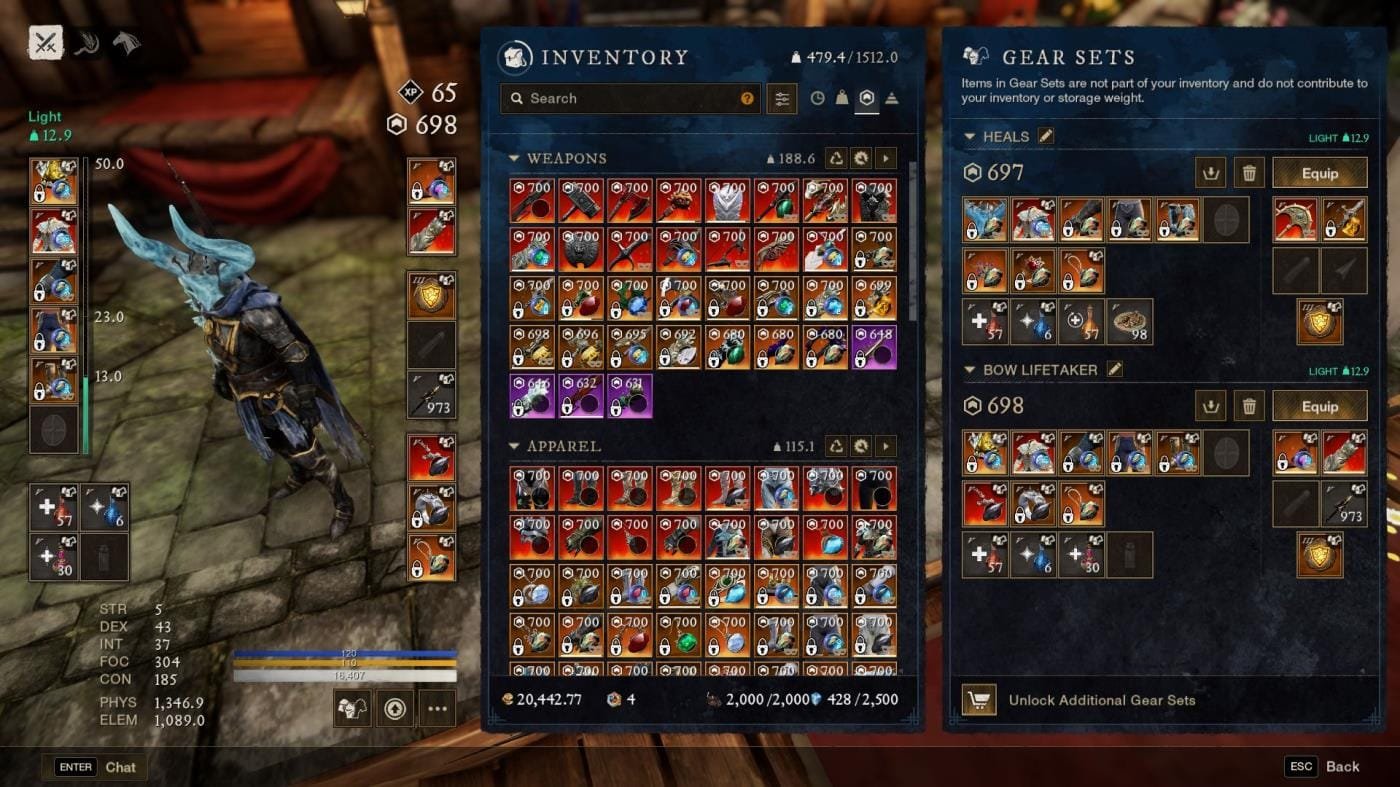This screenshot has width=1400, height=787.
Task: Select the 699 gear score weapon
Action: click(x=873, y=298)
